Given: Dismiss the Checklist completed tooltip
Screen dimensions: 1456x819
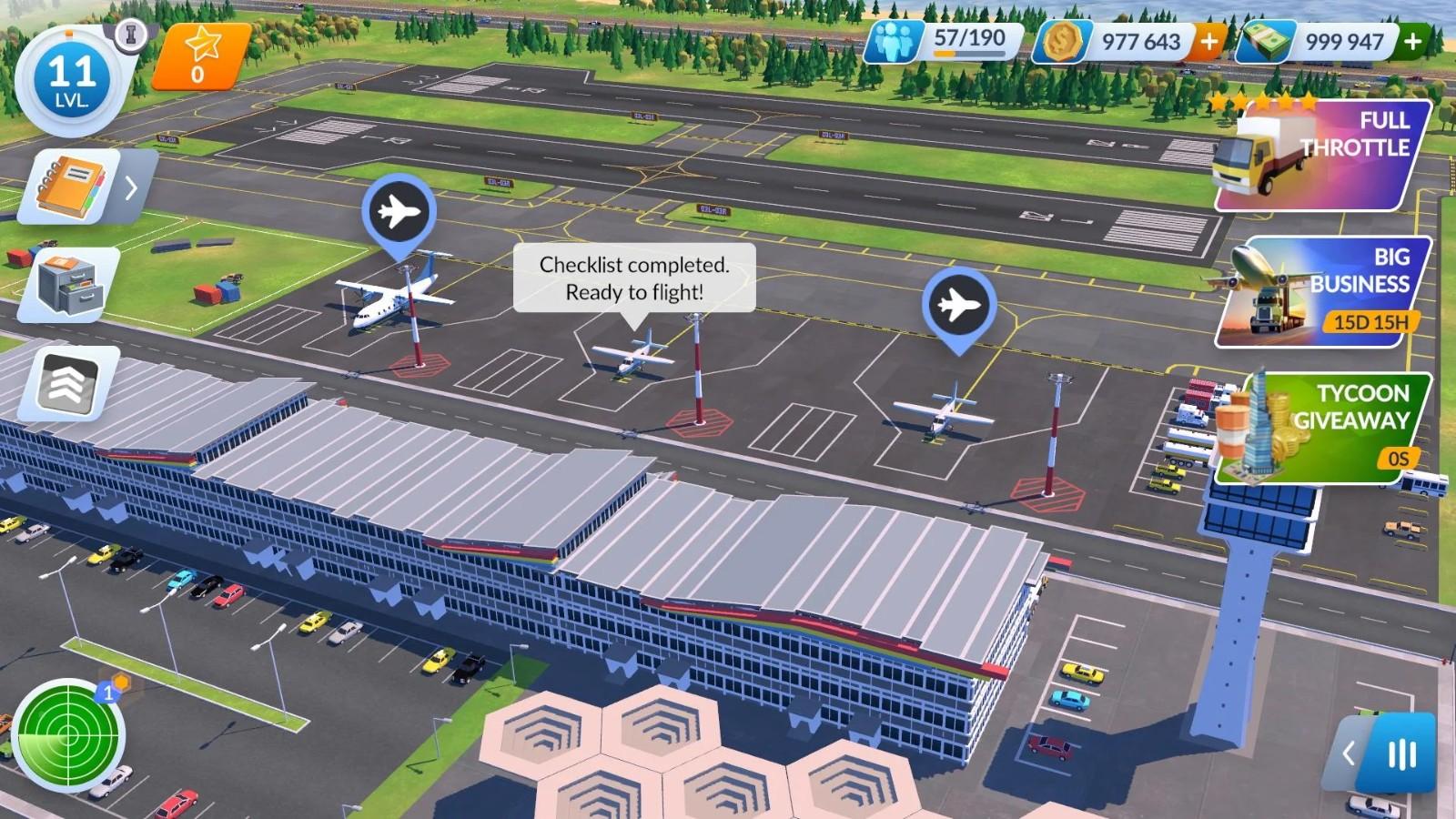Looking at the screenshot, I should point(634,278).
